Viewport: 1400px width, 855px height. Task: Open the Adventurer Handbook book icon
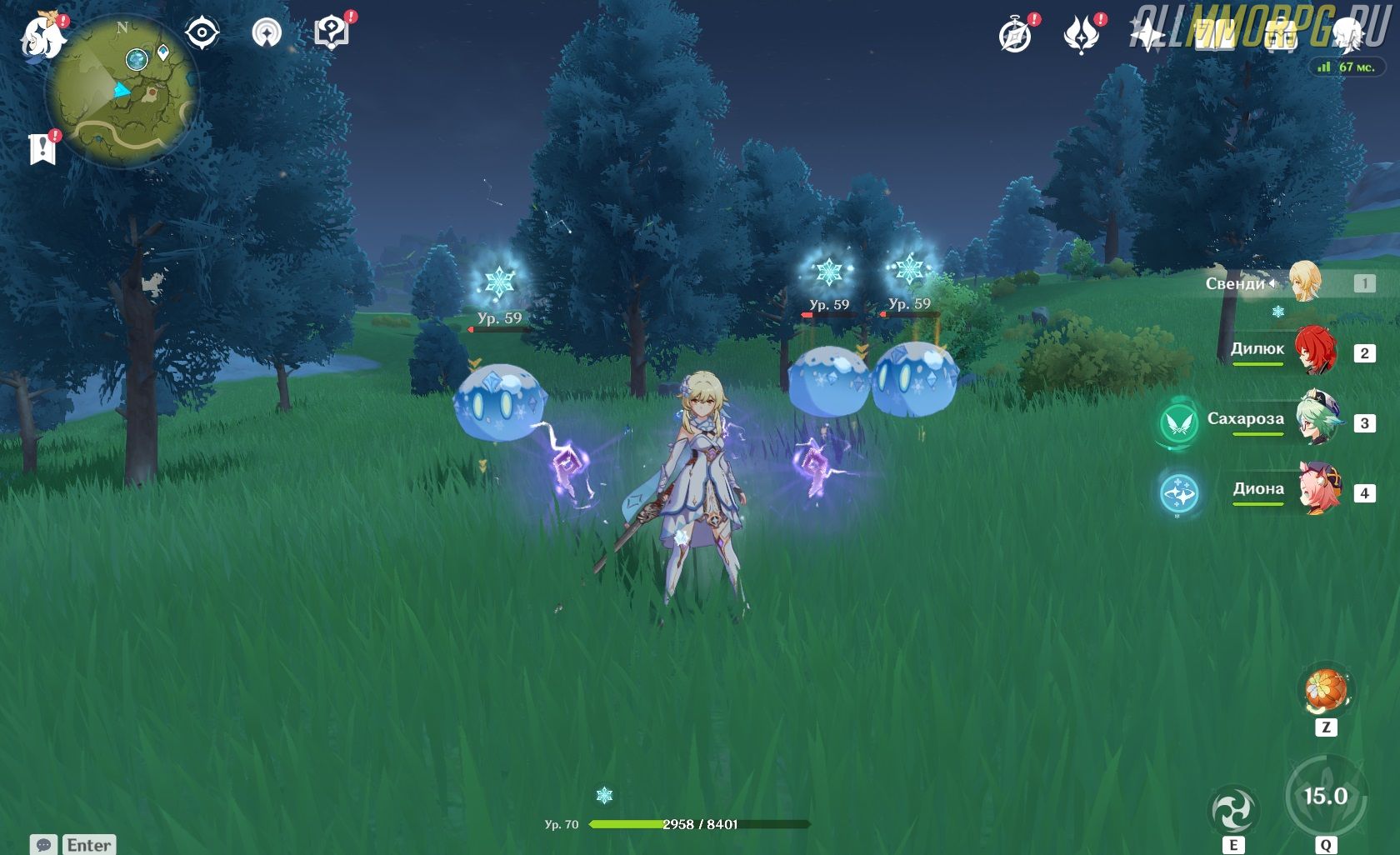(x=1214, y=36)
